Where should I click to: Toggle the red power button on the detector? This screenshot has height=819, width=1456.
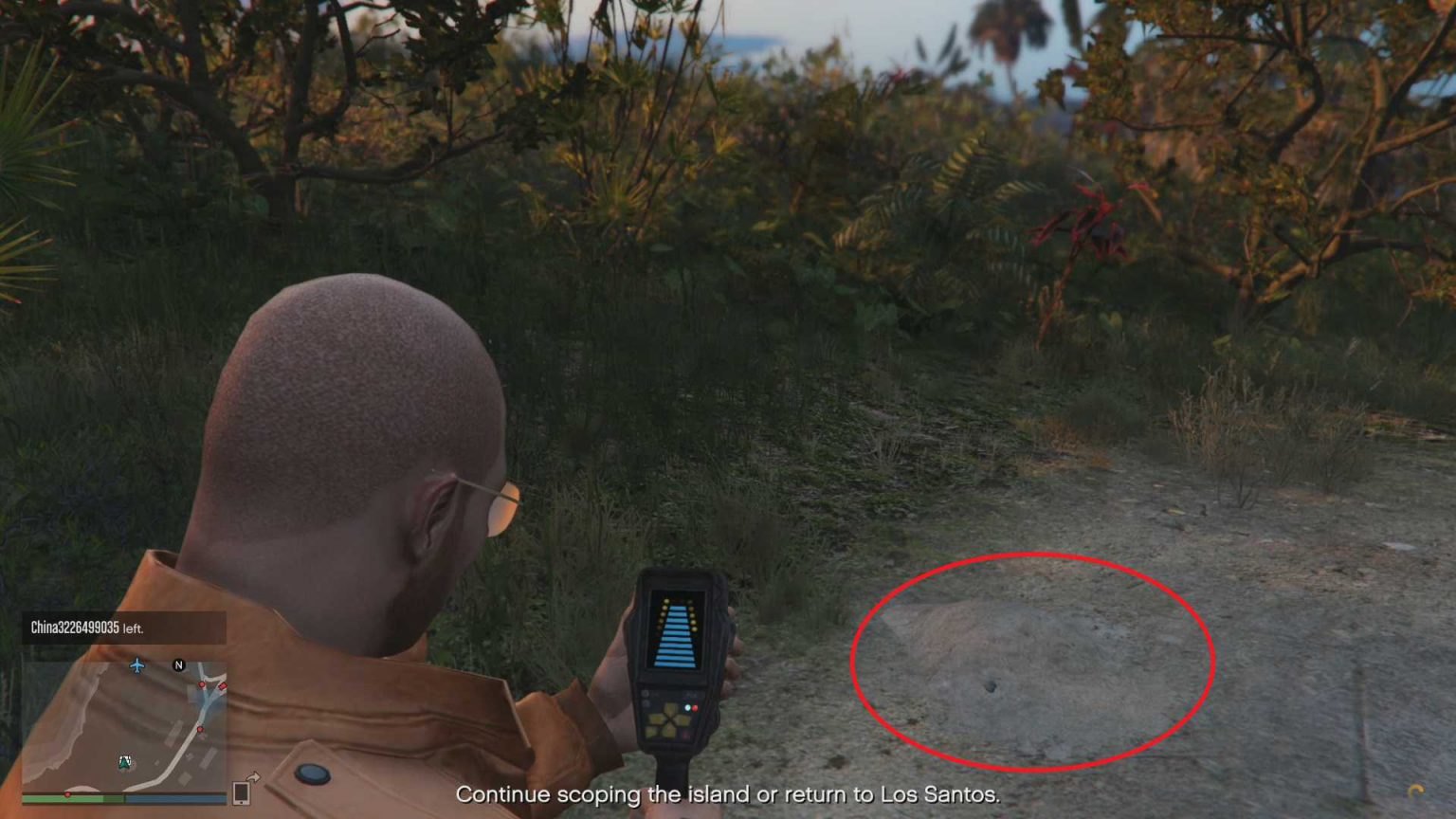point(696,708)
